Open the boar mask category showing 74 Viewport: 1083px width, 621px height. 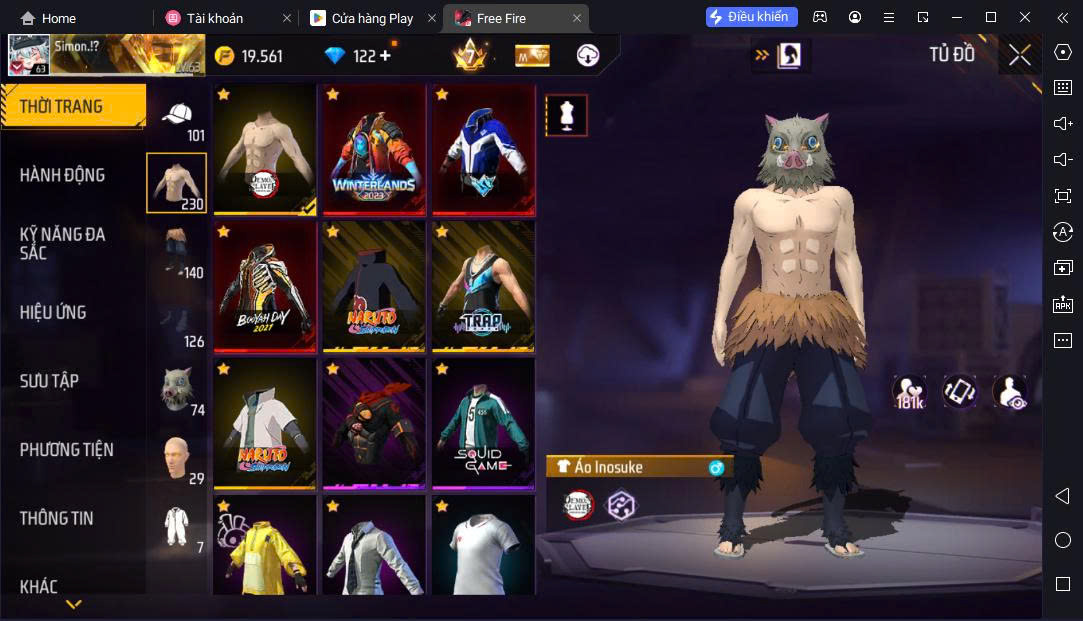pos(177,389)
